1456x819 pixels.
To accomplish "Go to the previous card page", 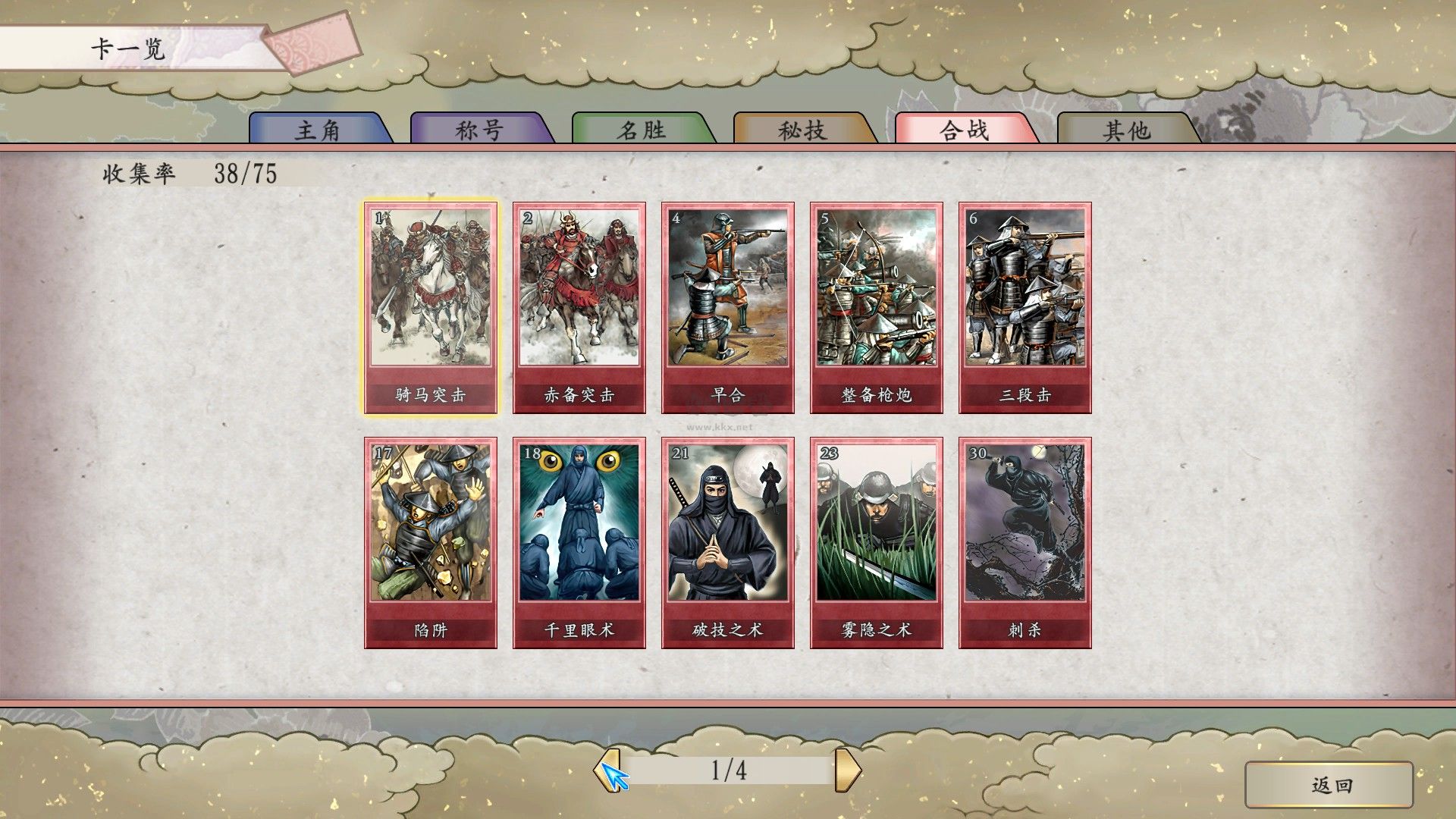I will (607, 770).
